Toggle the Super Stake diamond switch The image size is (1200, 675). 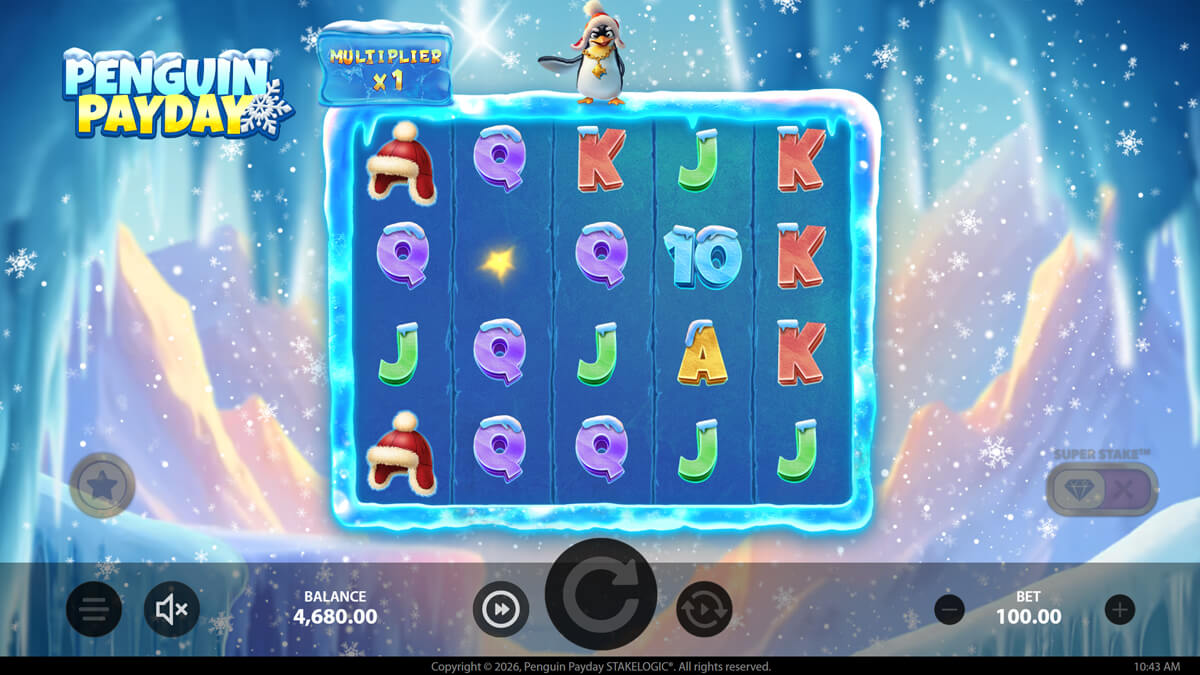click(1101, 489)
